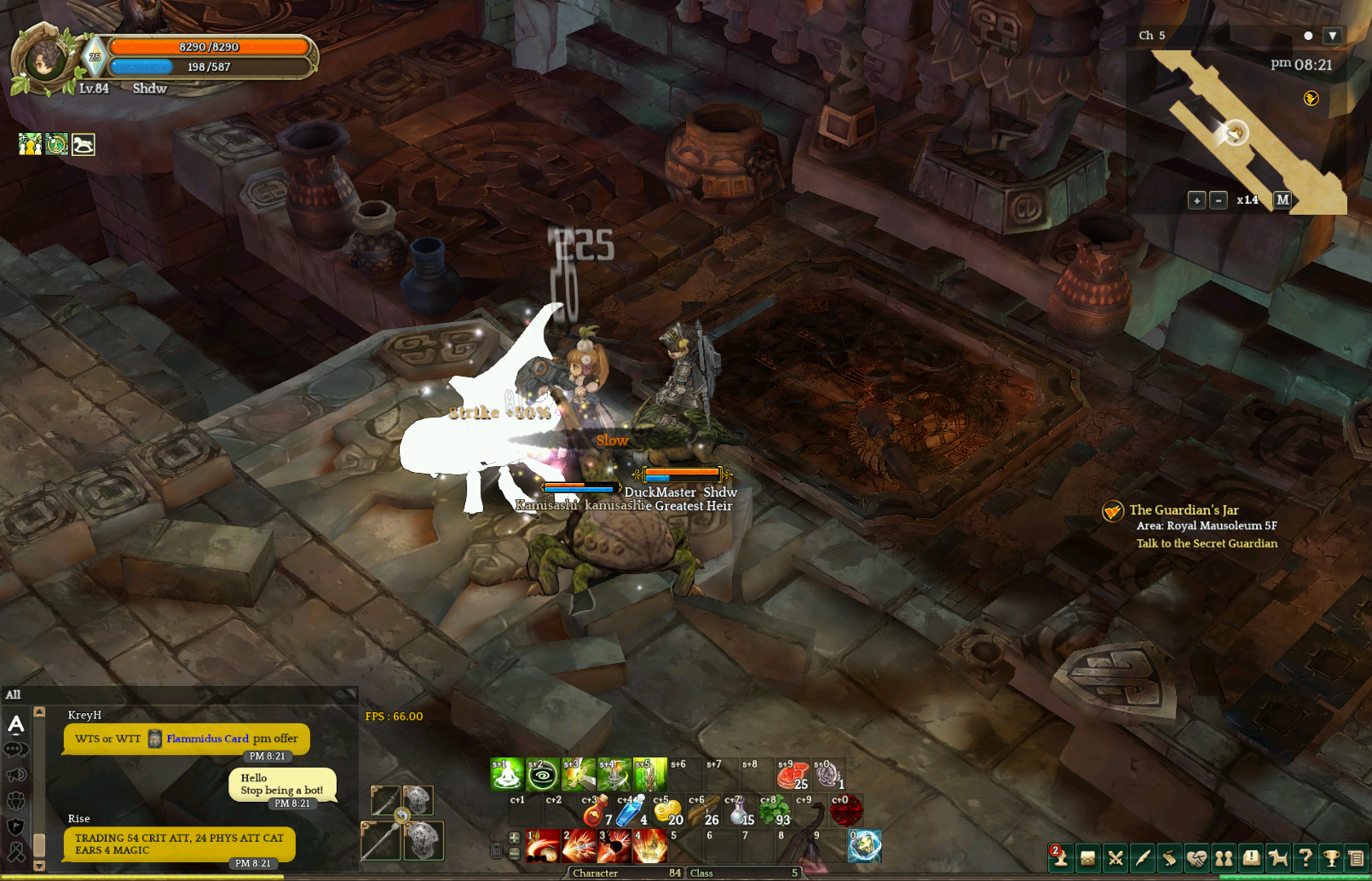
Task: Open the help question mark menu
Action: point(1304,858)
